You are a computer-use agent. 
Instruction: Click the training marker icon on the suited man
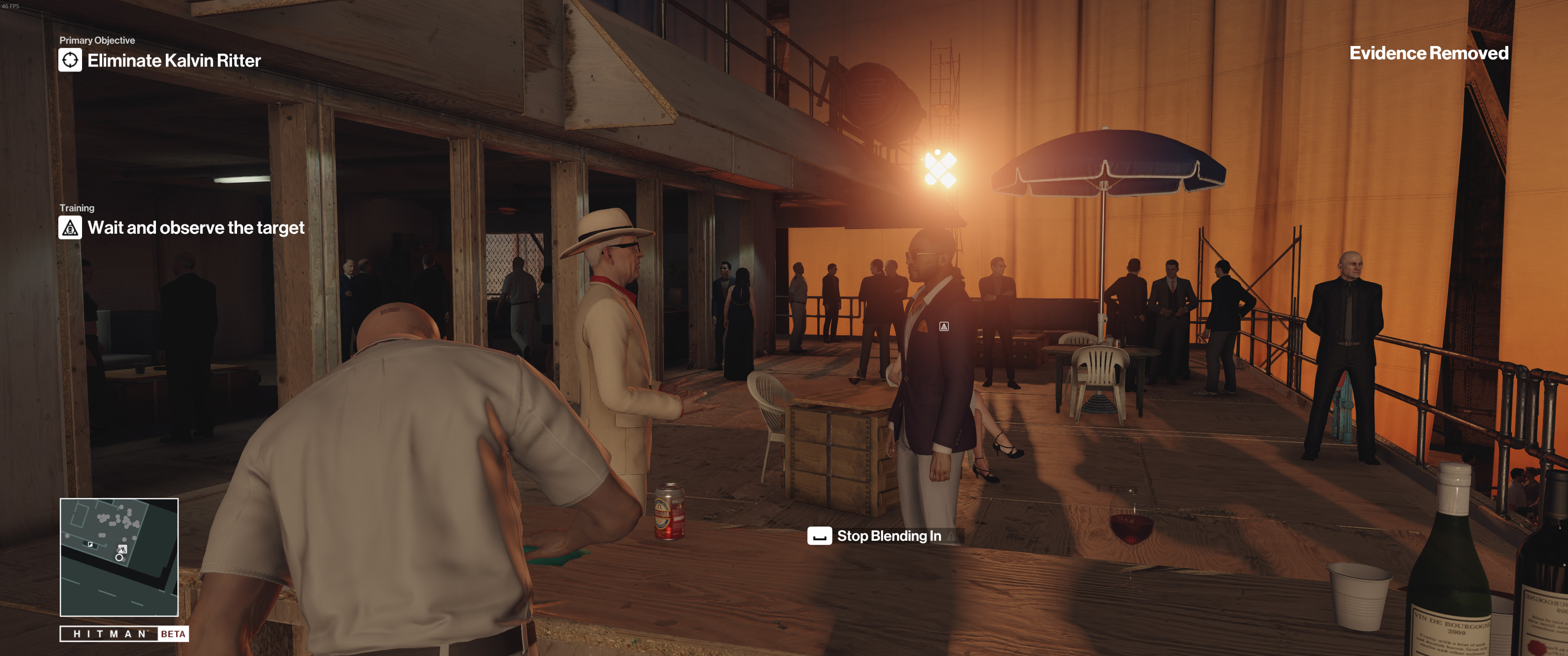(944, 327)
